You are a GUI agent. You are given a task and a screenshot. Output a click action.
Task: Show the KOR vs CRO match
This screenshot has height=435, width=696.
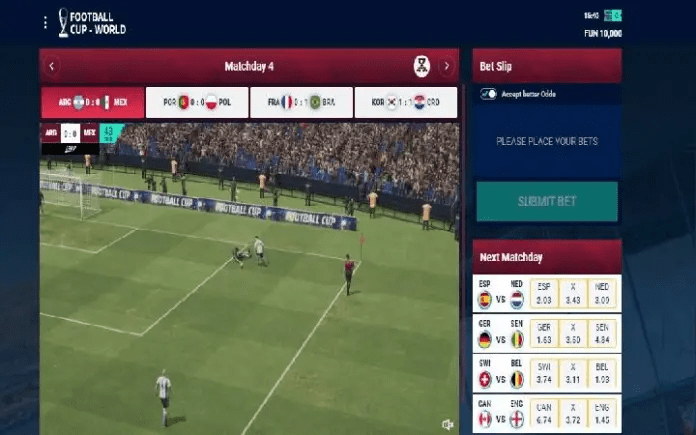[x=406, y=102]
